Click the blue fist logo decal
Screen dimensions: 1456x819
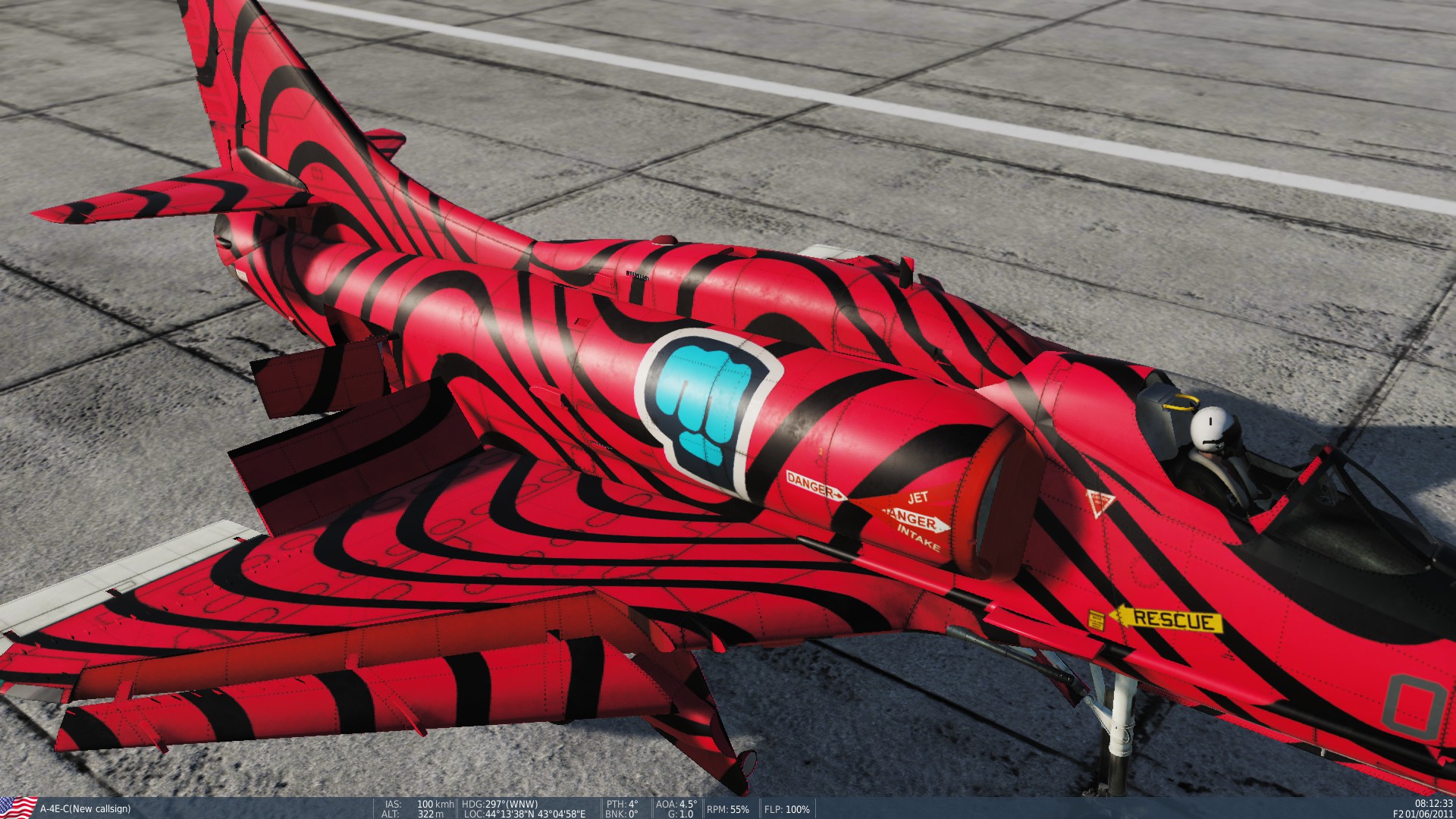pos(707,402)
